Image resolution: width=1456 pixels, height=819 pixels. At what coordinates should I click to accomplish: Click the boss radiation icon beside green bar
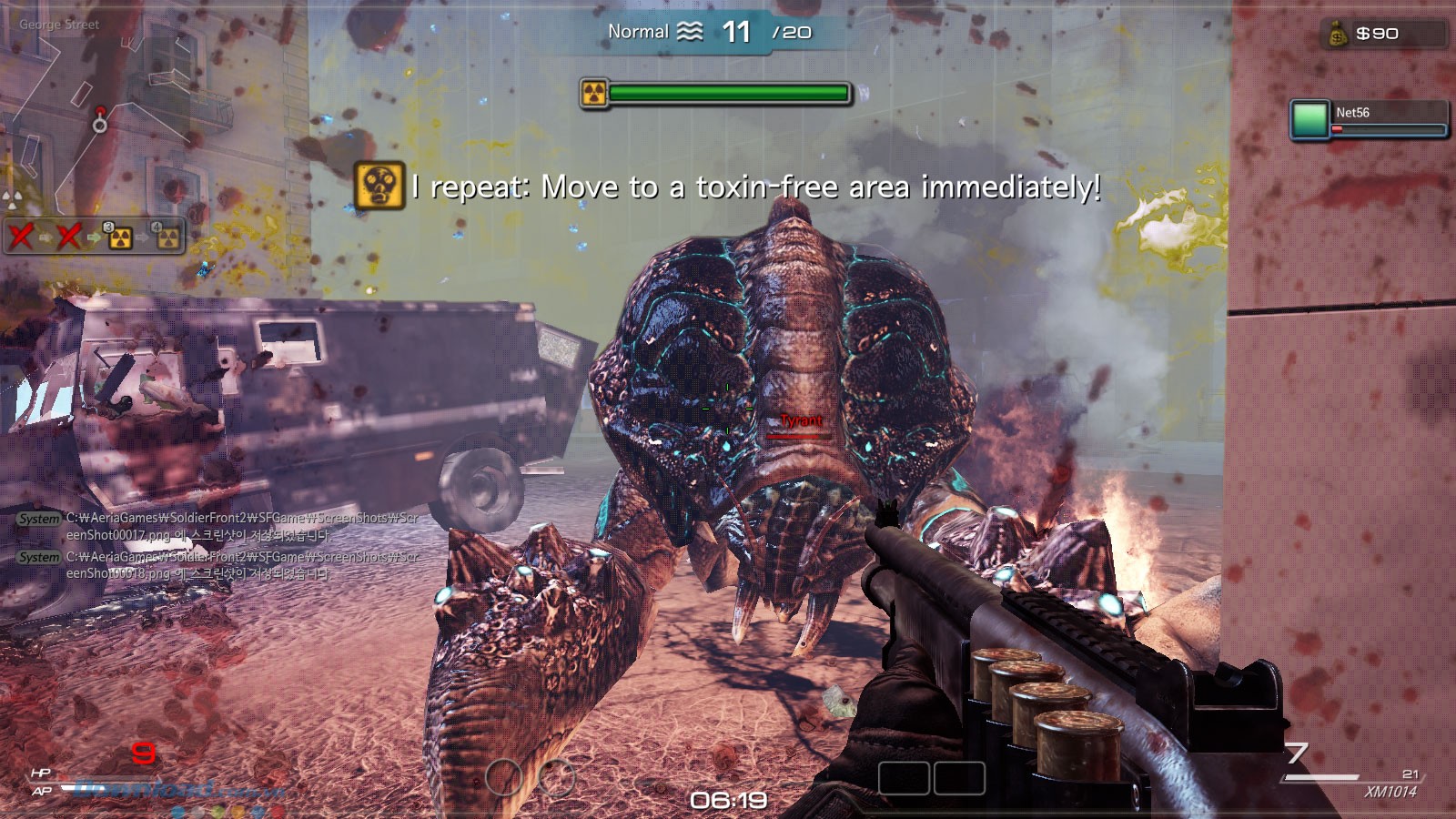click(x=594, y=93)
